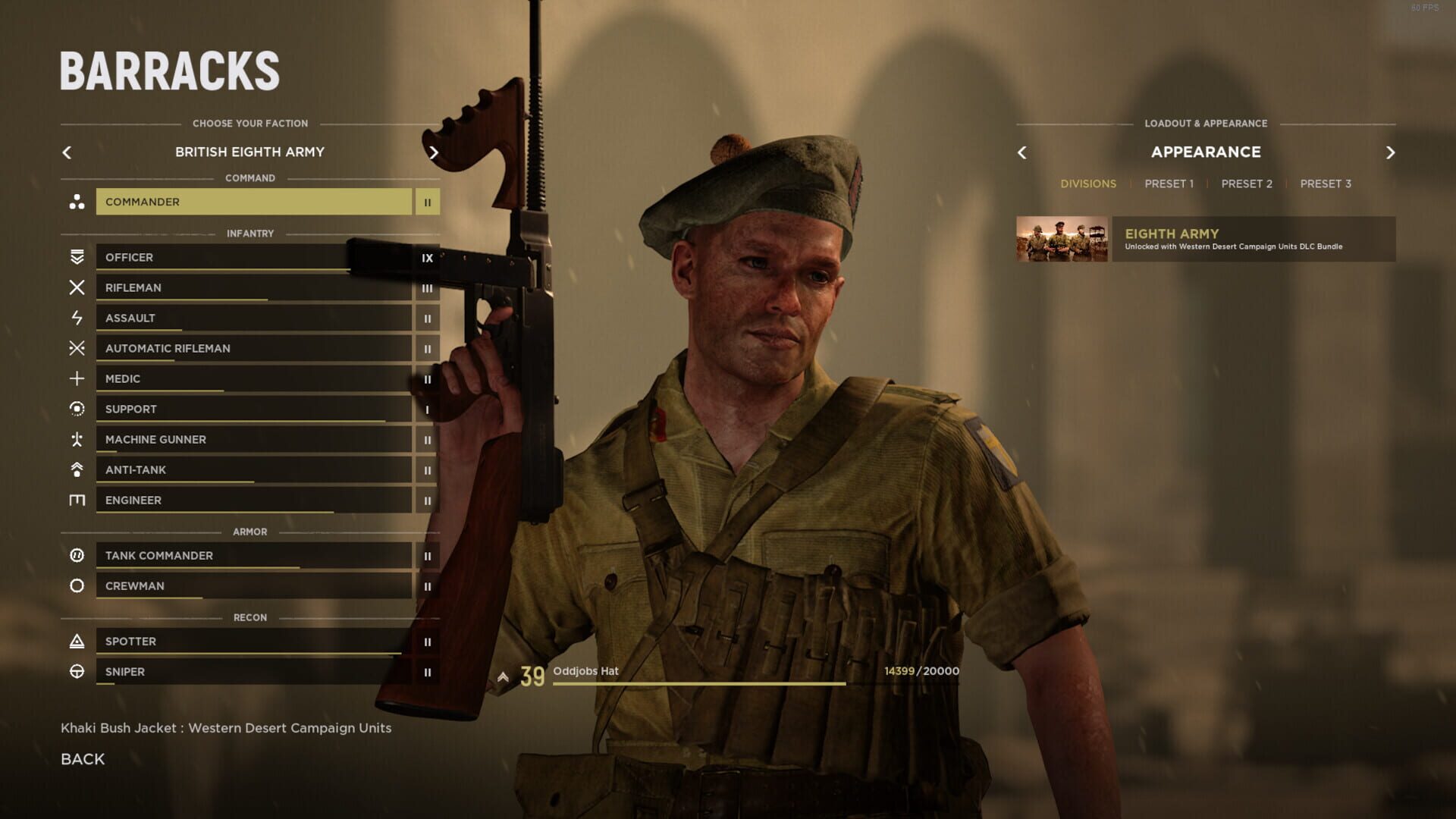Viewport: 1456px width, 819px height.
Task: Select the Rifleman crossed-rifles icon
Action: click(x=76, y=287)
